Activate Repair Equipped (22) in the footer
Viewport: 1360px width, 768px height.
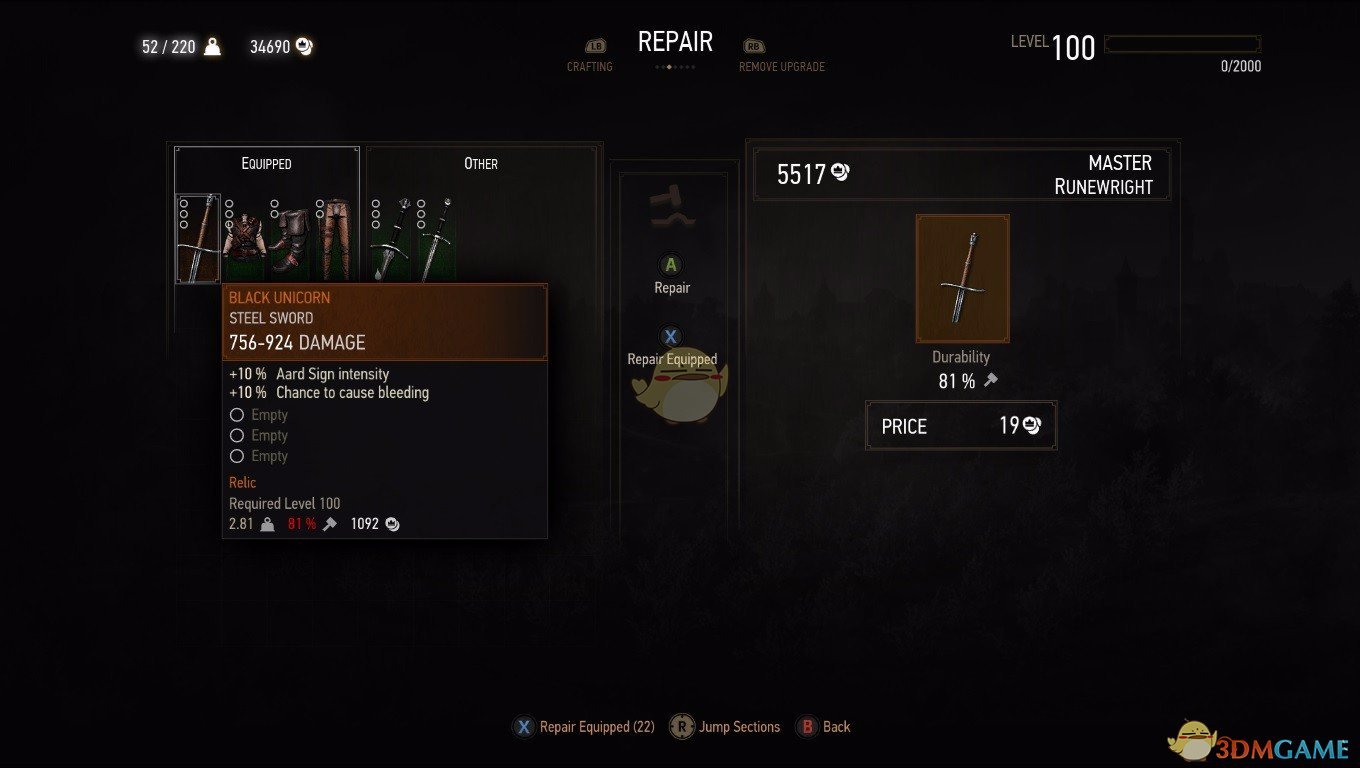[585, 727]
